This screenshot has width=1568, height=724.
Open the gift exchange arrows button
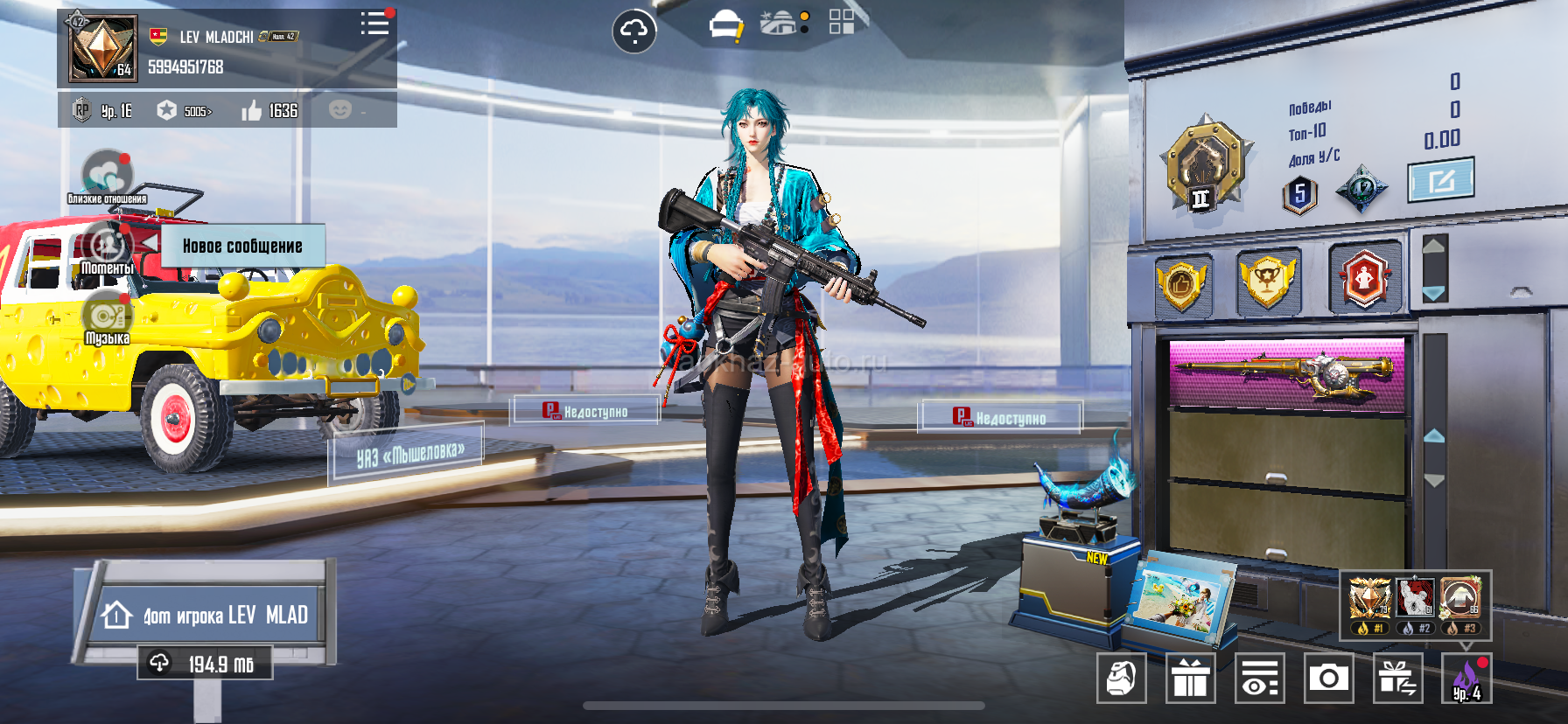coord(1397,678)
